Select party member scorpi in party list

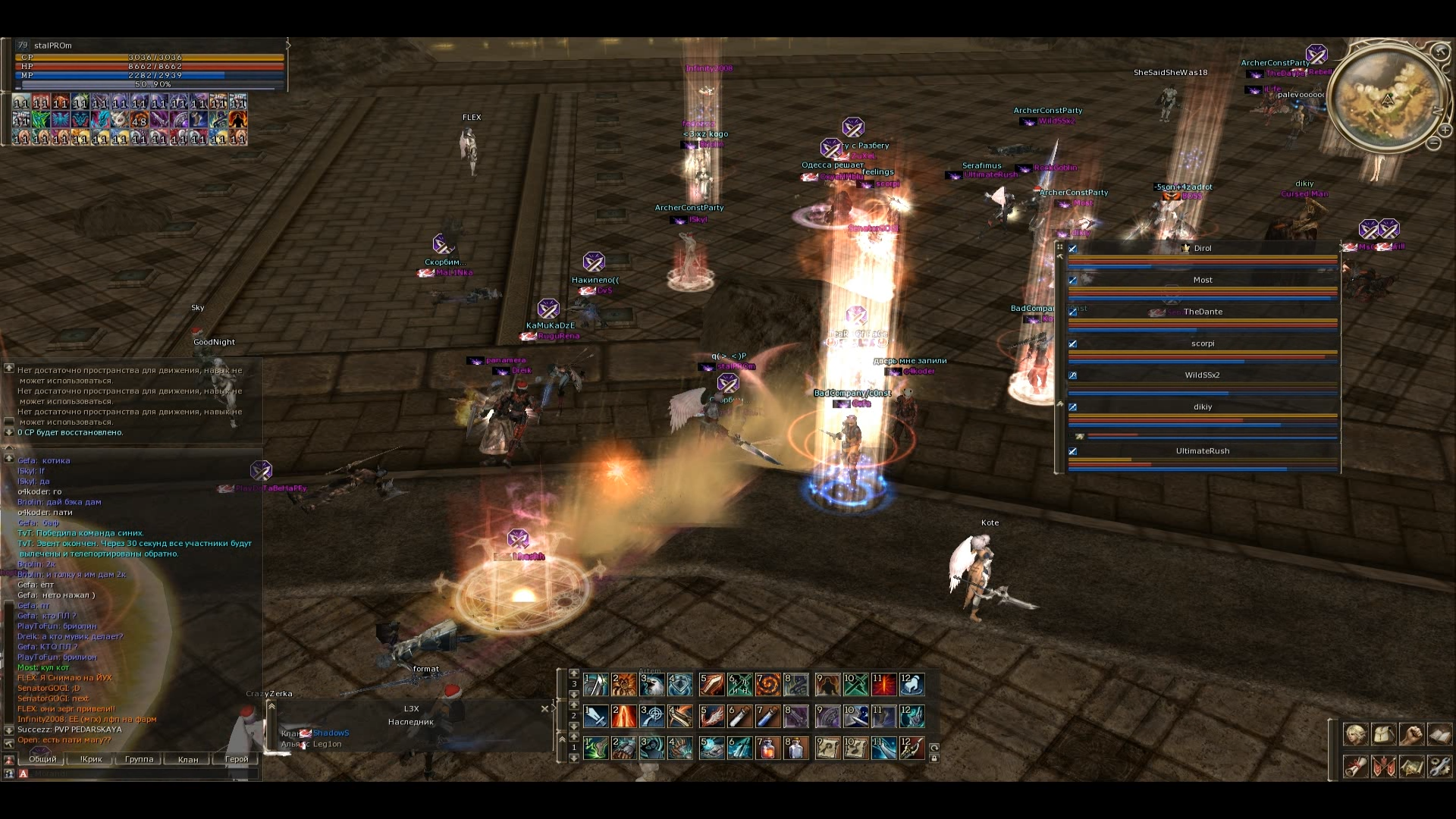coord(1202,344)
